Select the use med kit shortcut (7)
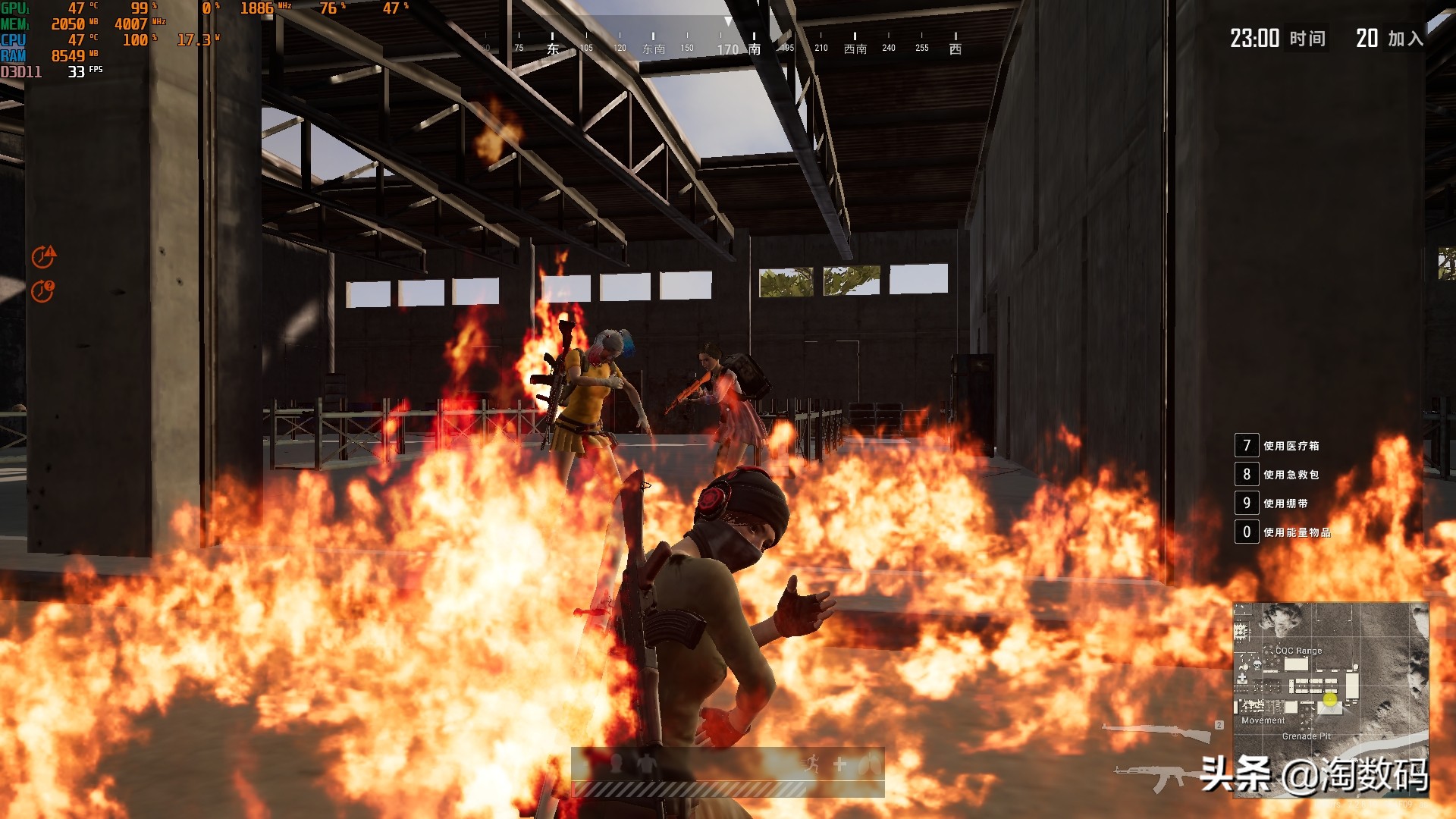1456x819 pixels. [x=1246, y=446]
